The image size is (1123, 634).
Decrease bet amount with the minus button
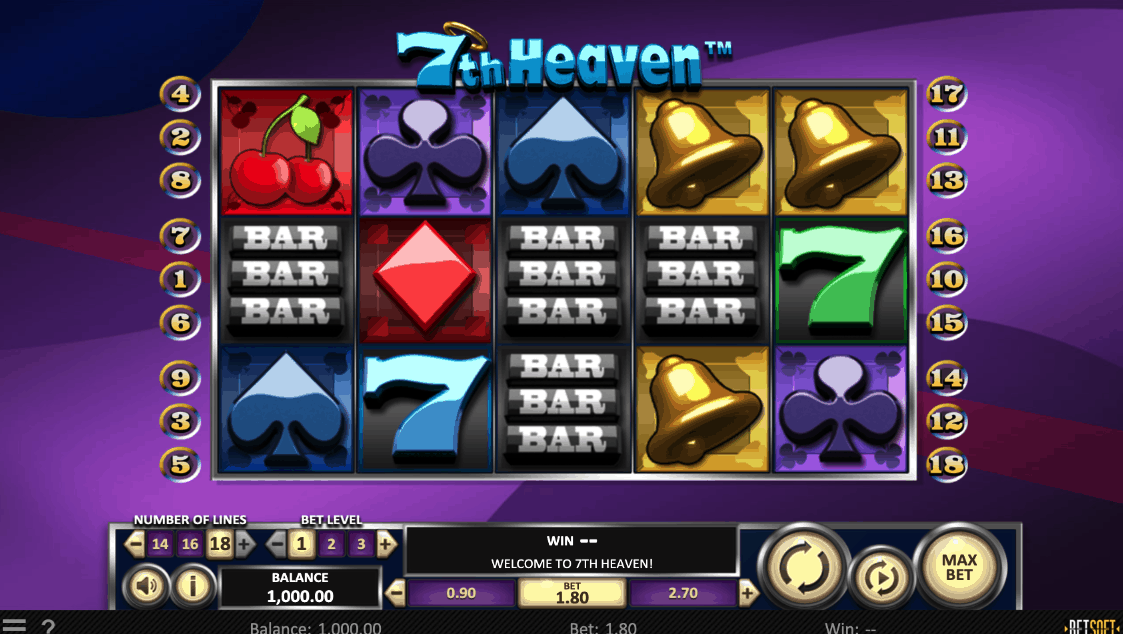click(396, 593)
